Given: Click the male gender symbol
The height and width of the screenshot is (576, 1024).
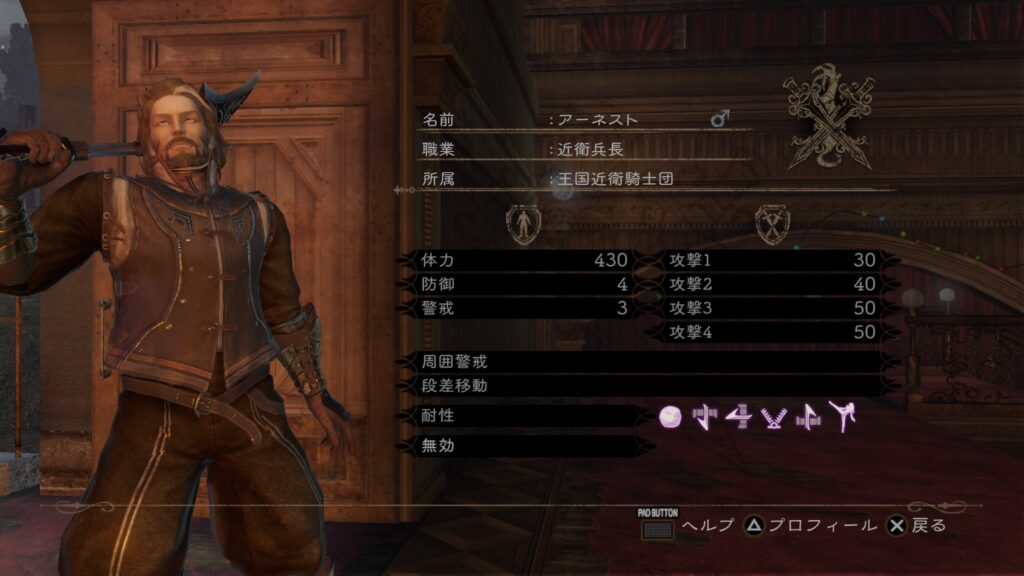Looking at the screenshot, I should click(719, 119).
